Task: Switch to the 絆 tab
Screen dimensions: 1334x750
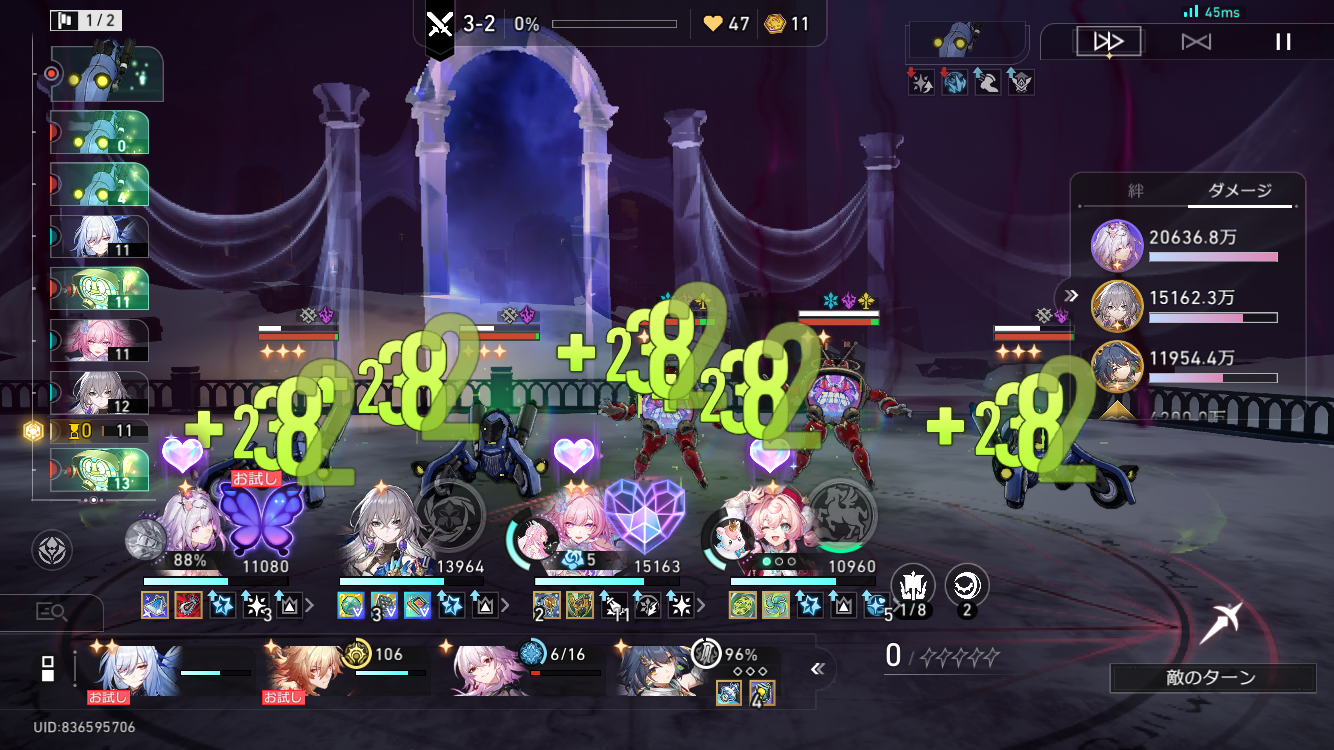Action: (x=1135, y=190)
